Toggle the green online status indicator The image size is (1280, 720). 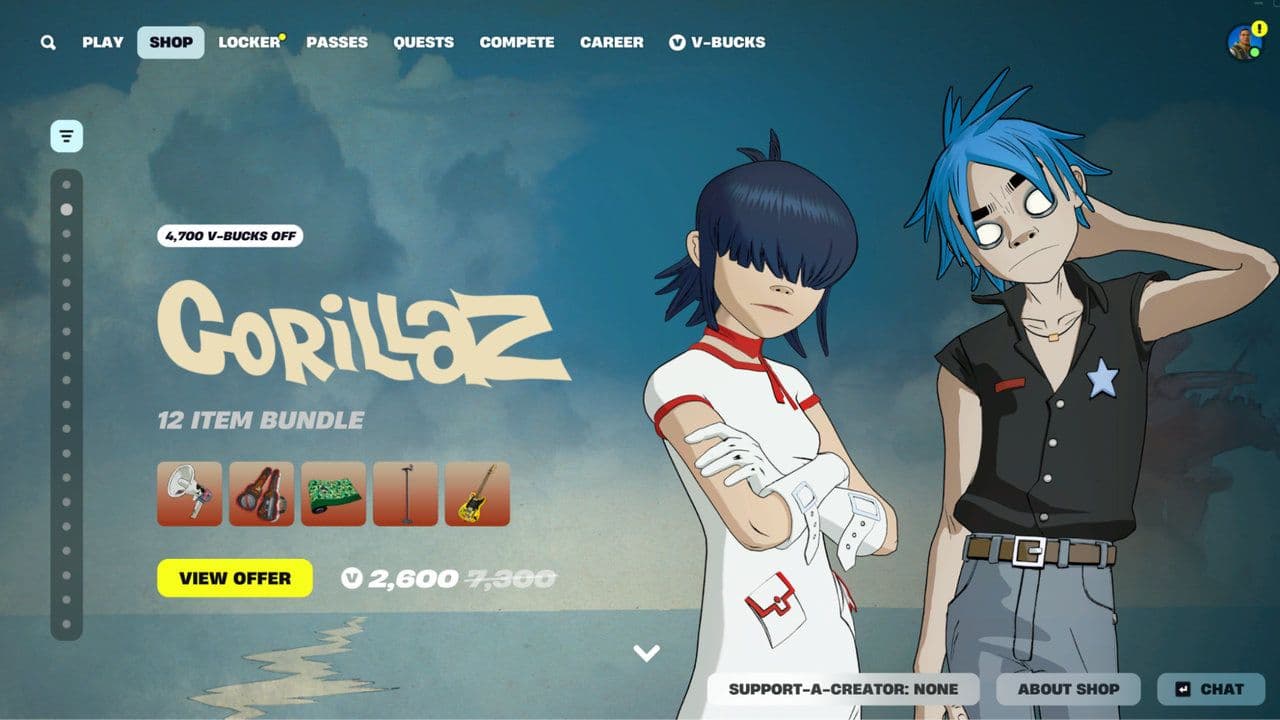coord(1254,52)
